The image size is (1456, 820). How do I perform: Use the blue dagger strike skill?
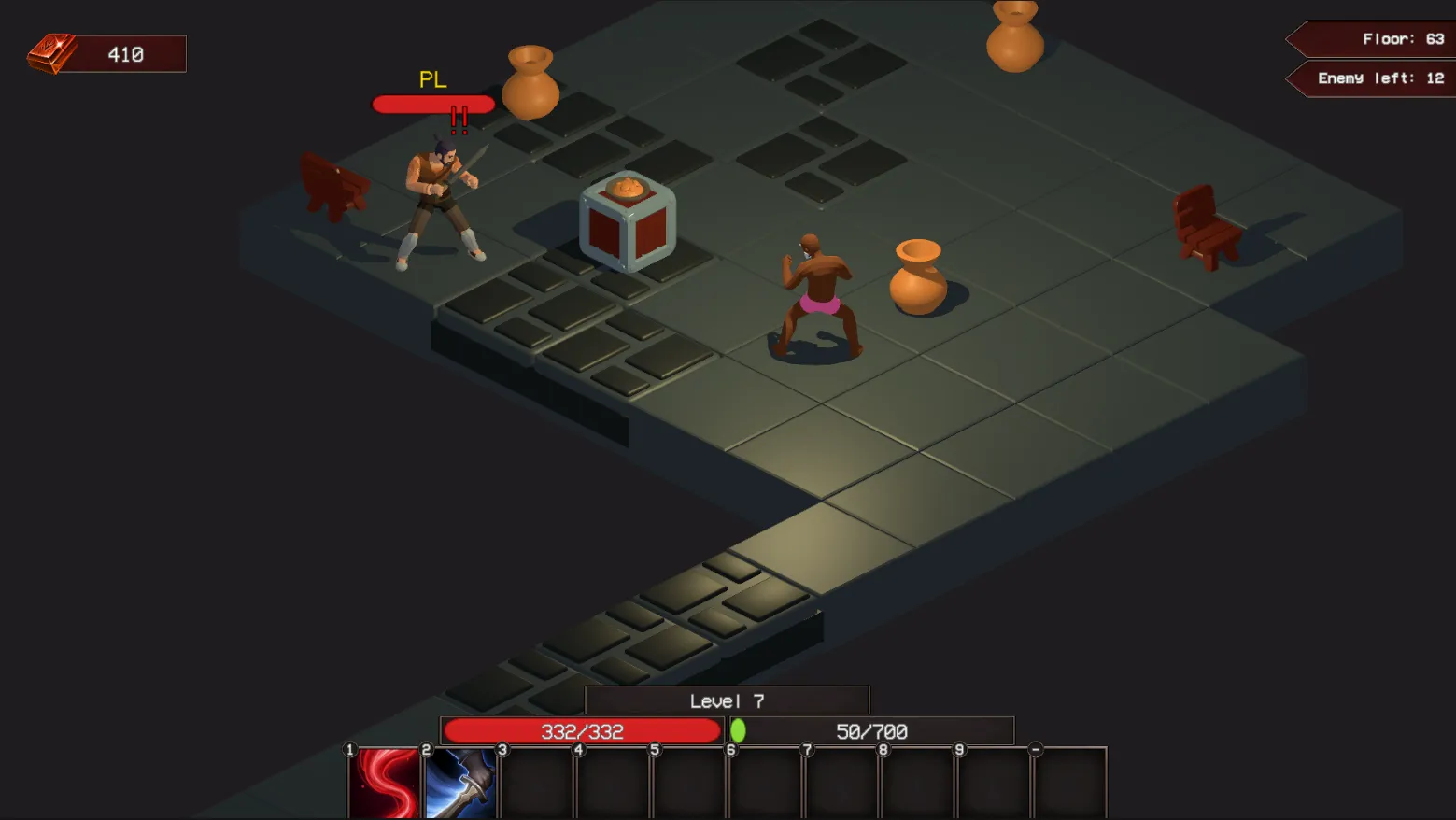[460, 784]
